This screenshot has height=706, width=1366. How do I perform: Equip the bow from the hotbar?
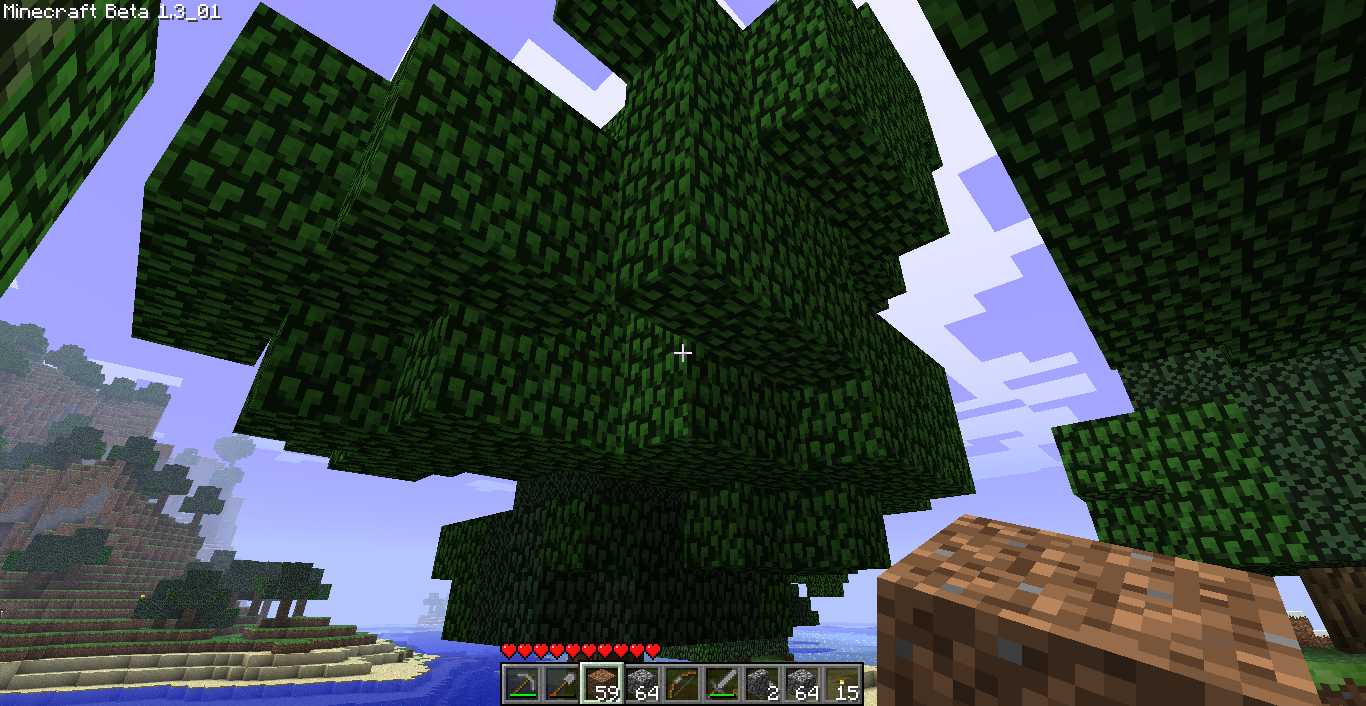click(x=682, y=684)
